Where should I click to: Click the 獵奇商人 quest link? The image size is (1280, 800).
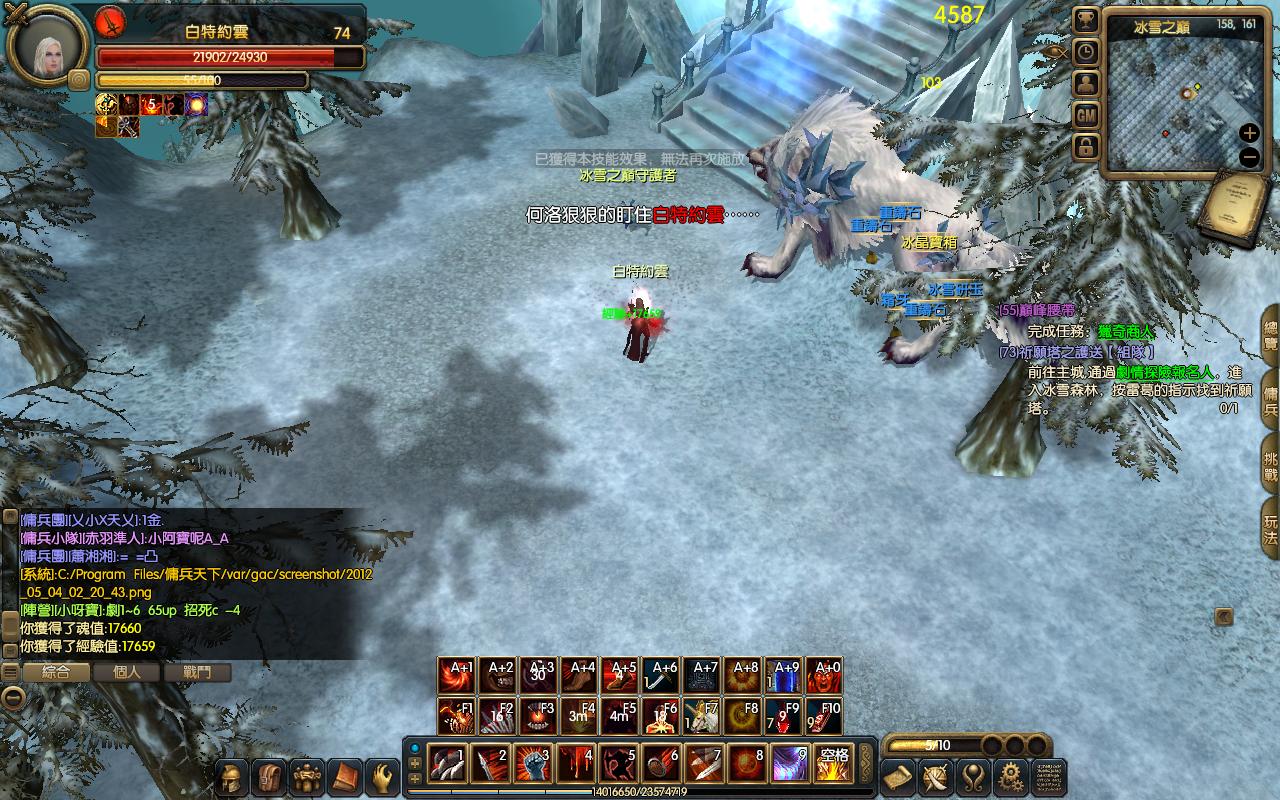pyautogui.click(x=1125, y=331)
